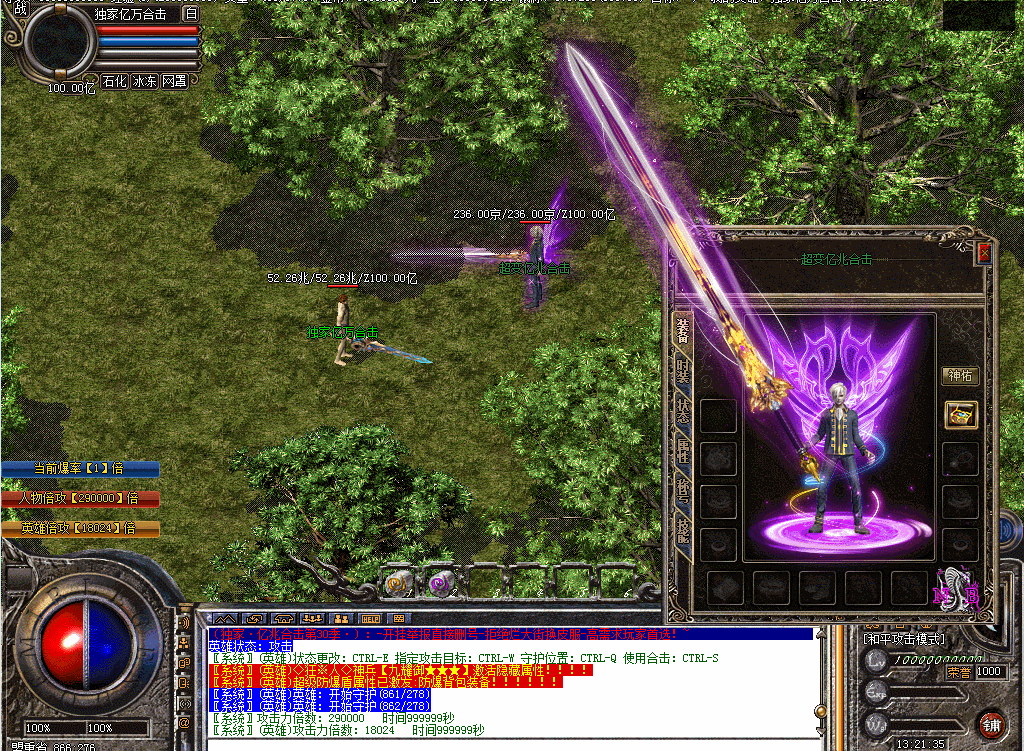
Task: Click the HELP button above chat
Action: (x=369, y=619)
